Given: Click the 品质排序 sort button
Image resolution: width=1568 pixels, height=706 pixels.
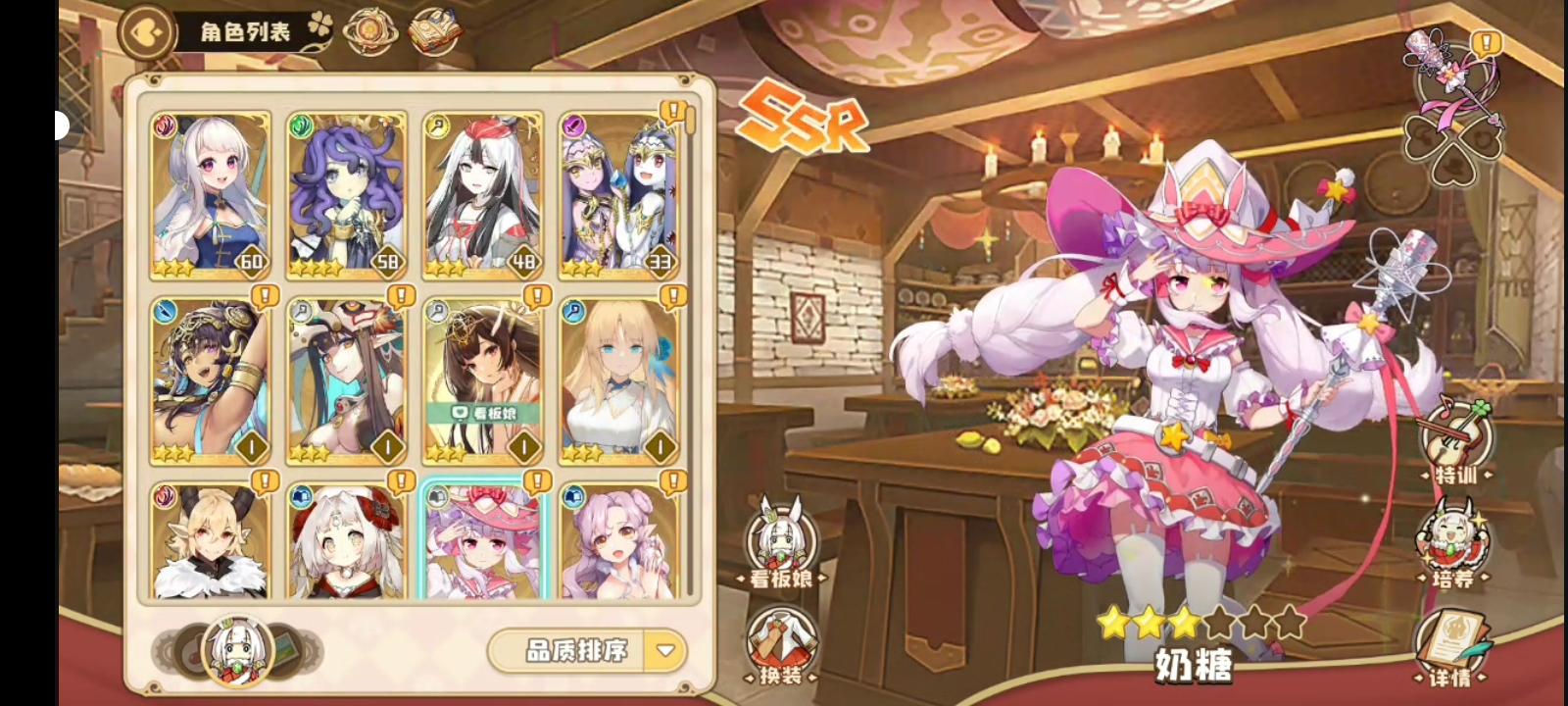Looking at the screenshot, I should tap(578, 652).
